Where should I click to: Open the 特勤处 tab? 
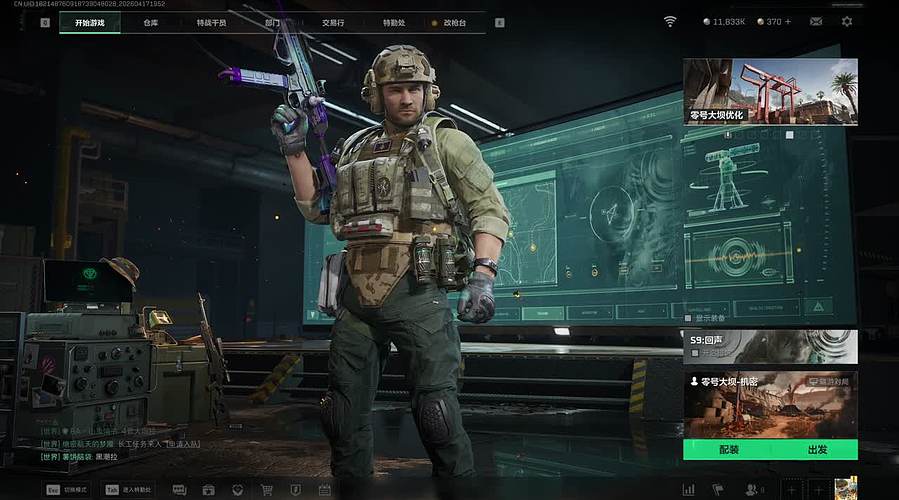[394, 22]
